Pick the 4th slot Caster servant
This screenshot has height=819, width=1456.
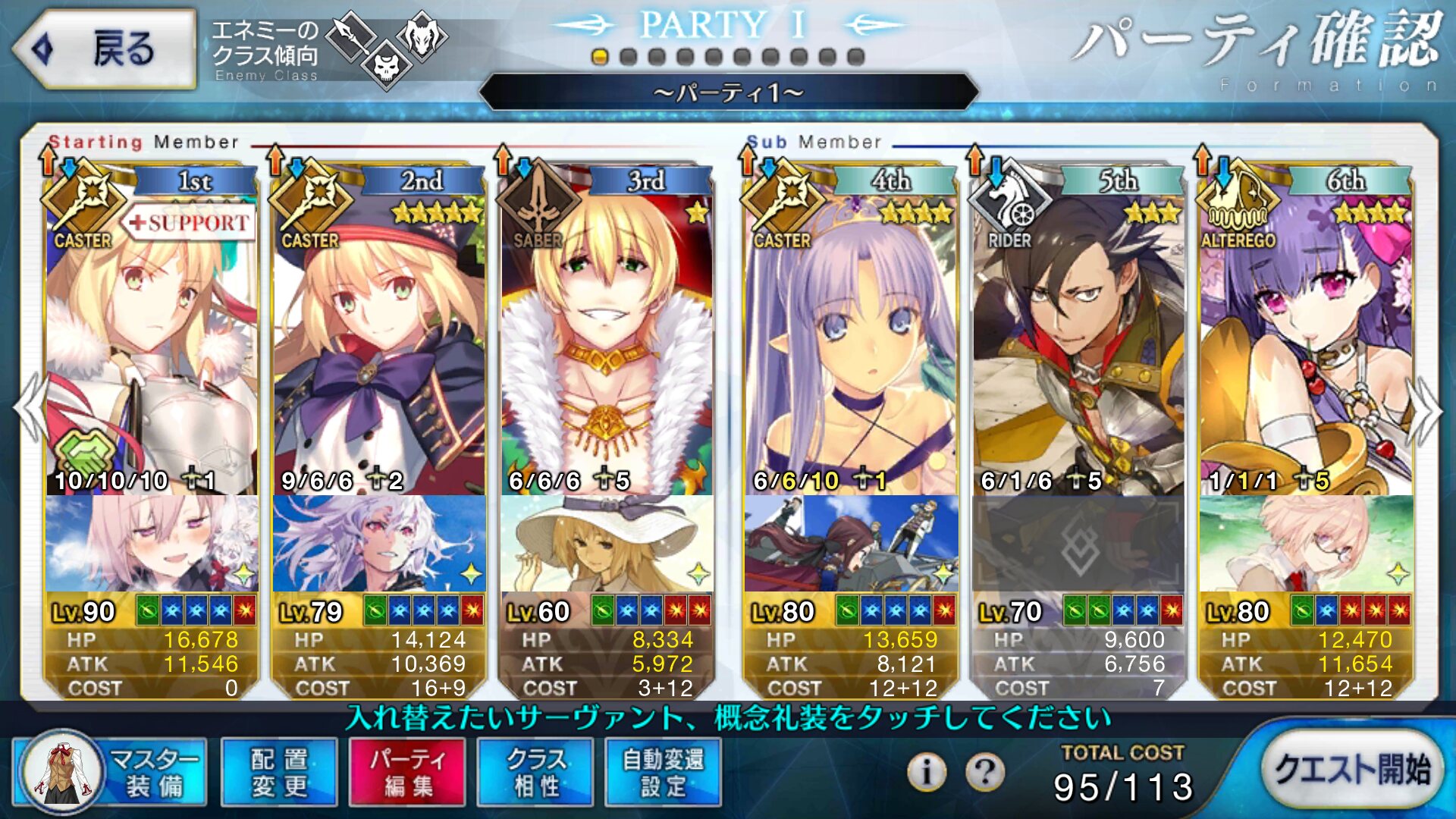pos(851,341)
